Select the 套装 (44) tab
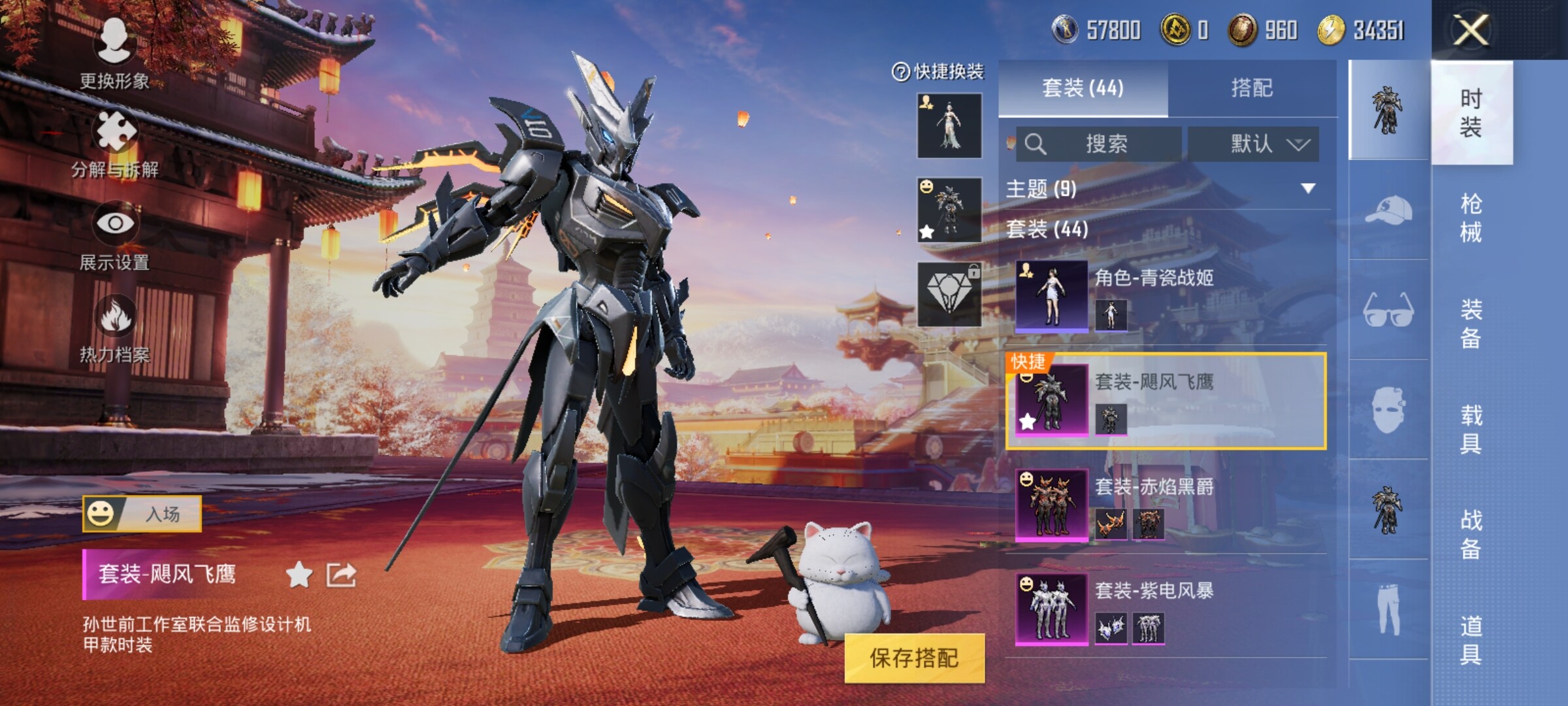The width and height of the screenshot is (1568, 706). 1083,88
